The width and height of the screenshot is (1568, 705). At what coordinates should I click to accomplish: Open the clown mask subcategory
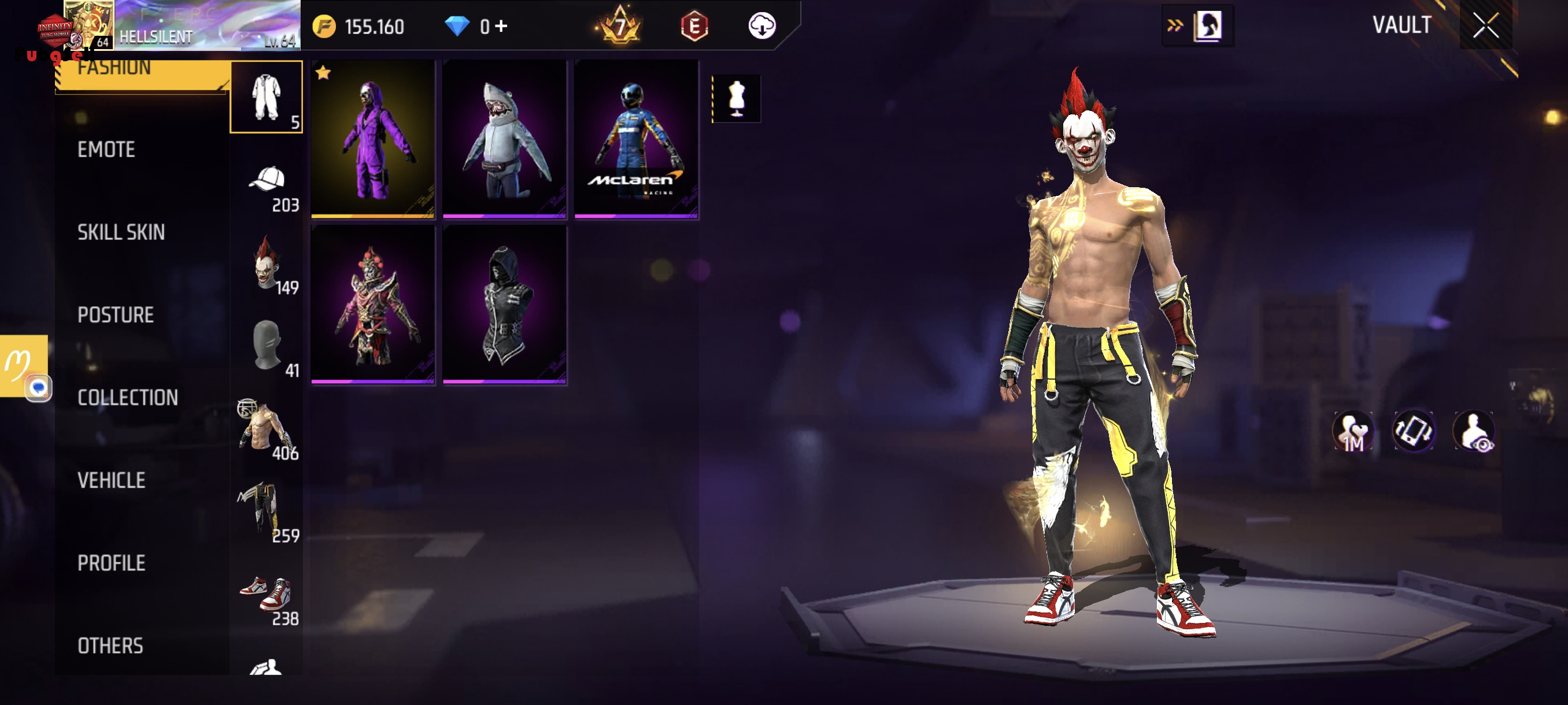coord(266,264)
